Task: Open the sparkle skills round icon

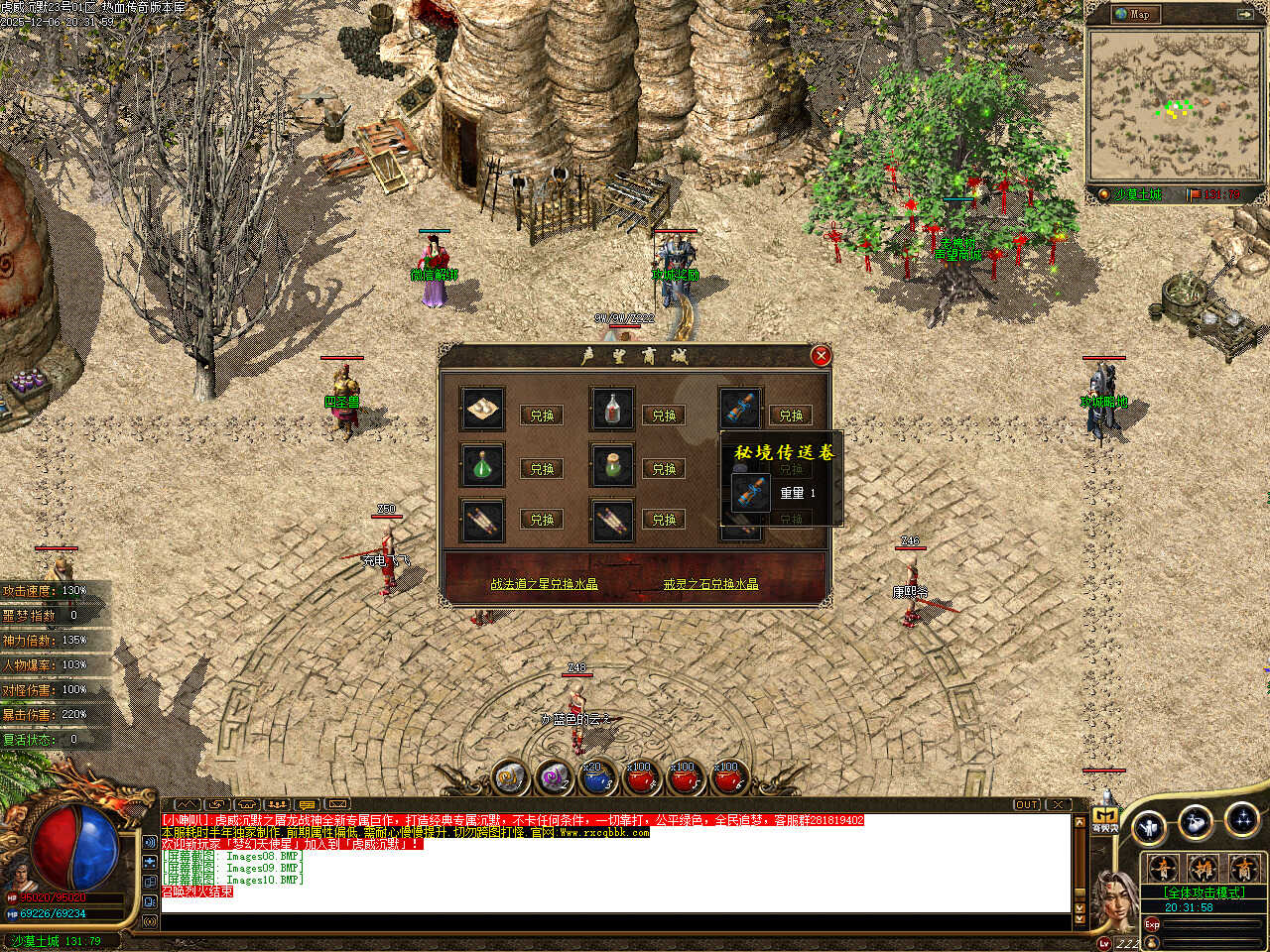Action: point(1241,820)
